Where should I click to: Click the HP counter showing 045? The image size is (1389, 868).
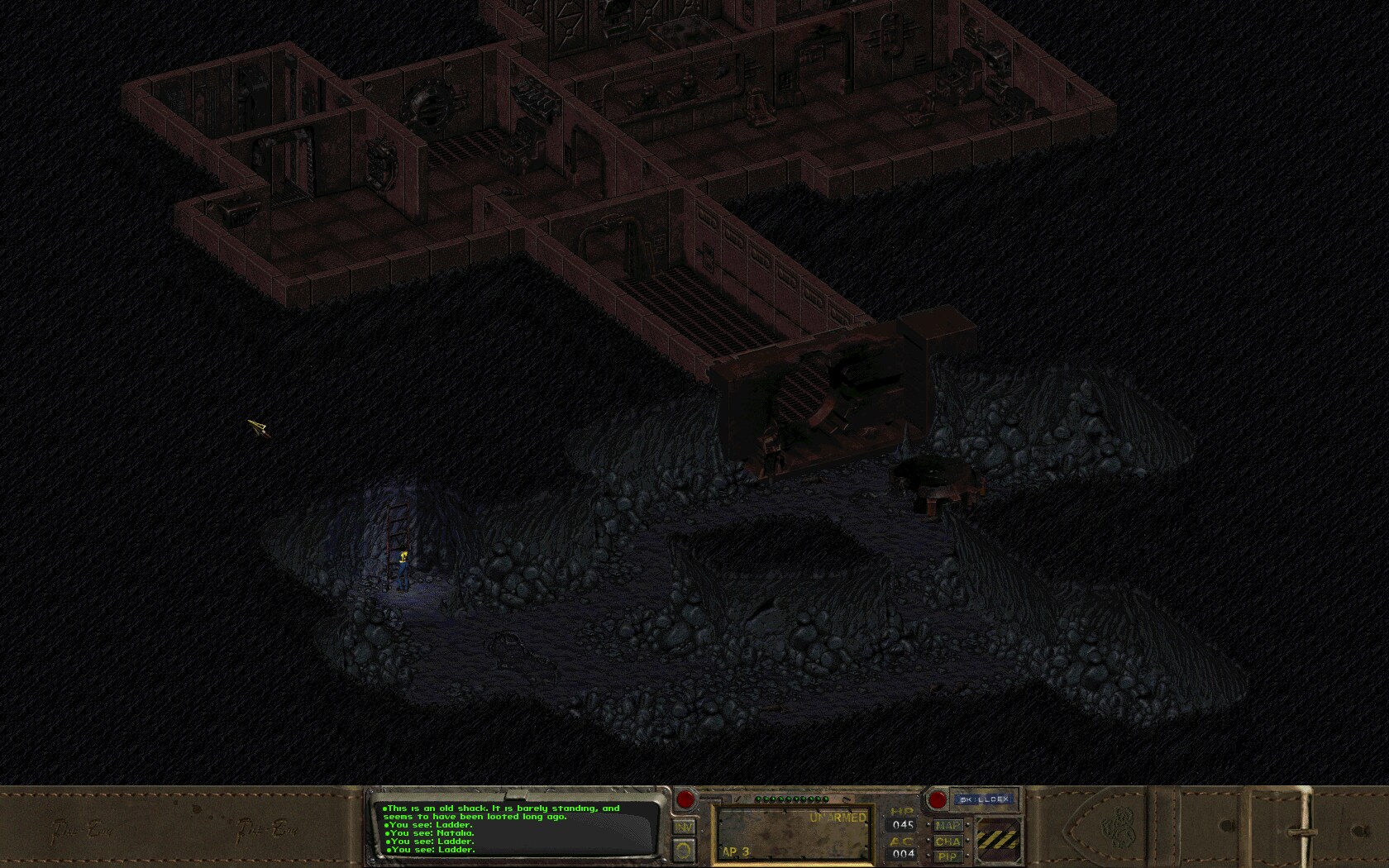(903, 824)
